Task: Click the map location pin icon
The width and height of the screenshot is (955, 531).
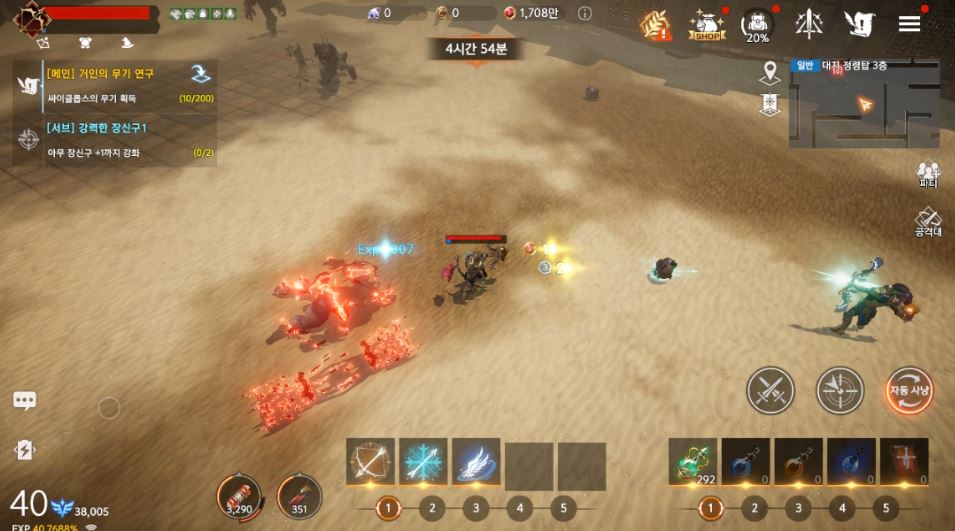Action: (769, 72)
